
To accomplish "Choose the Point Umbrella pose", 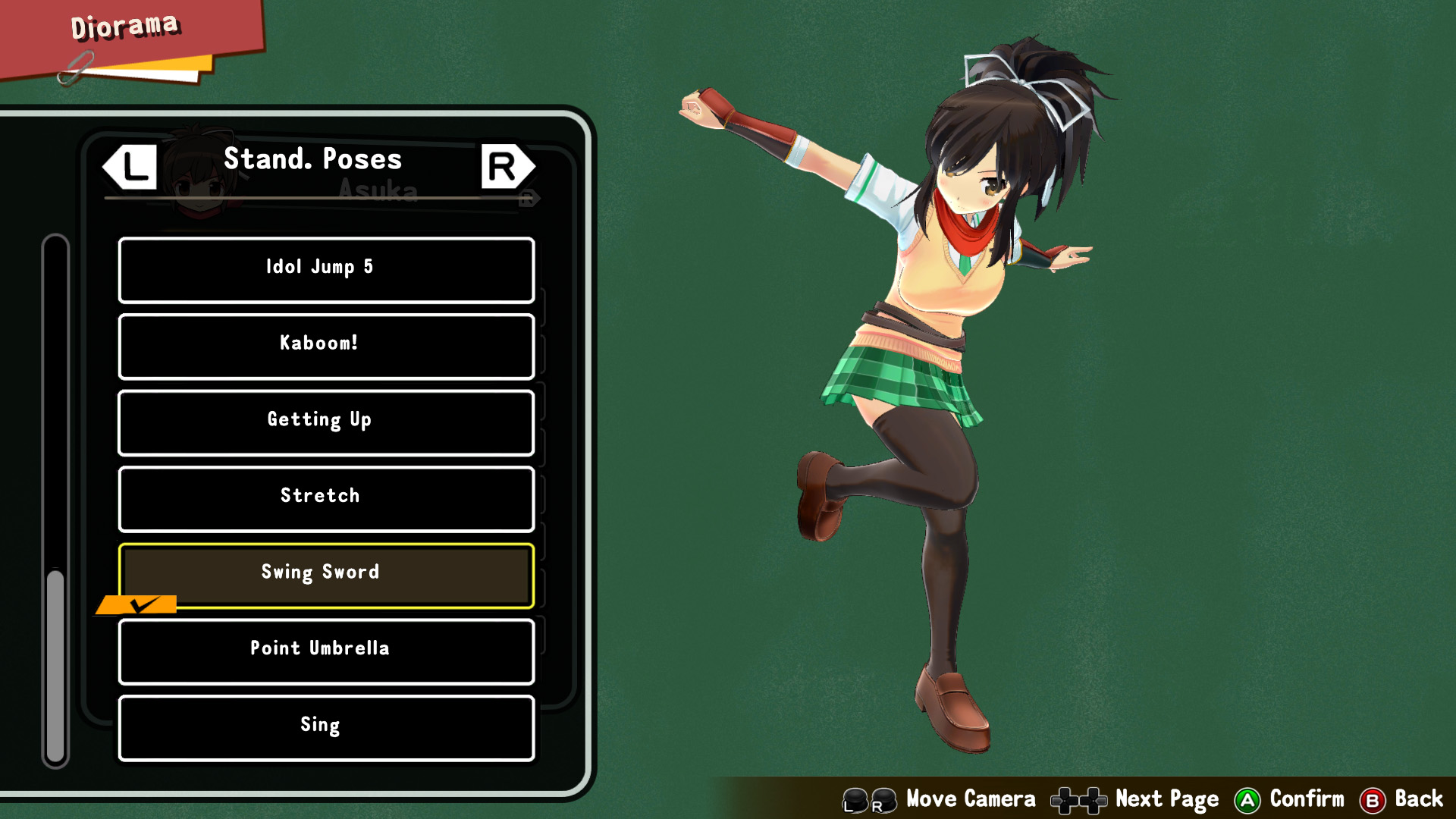I will (x=326, y=651).
